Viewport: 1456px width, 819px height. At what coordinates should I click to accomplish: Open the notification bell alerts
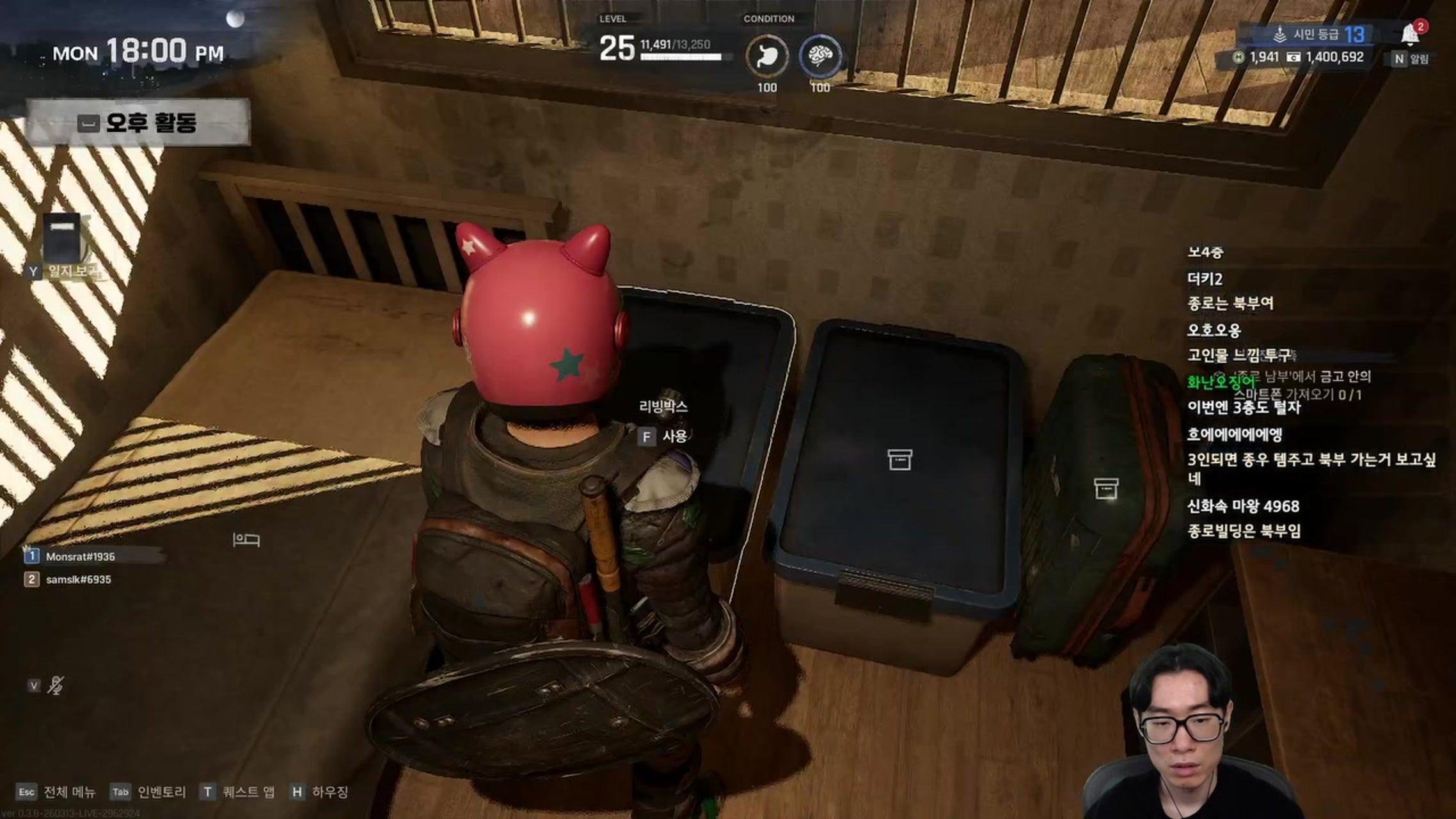click(x=1409, y=34)
